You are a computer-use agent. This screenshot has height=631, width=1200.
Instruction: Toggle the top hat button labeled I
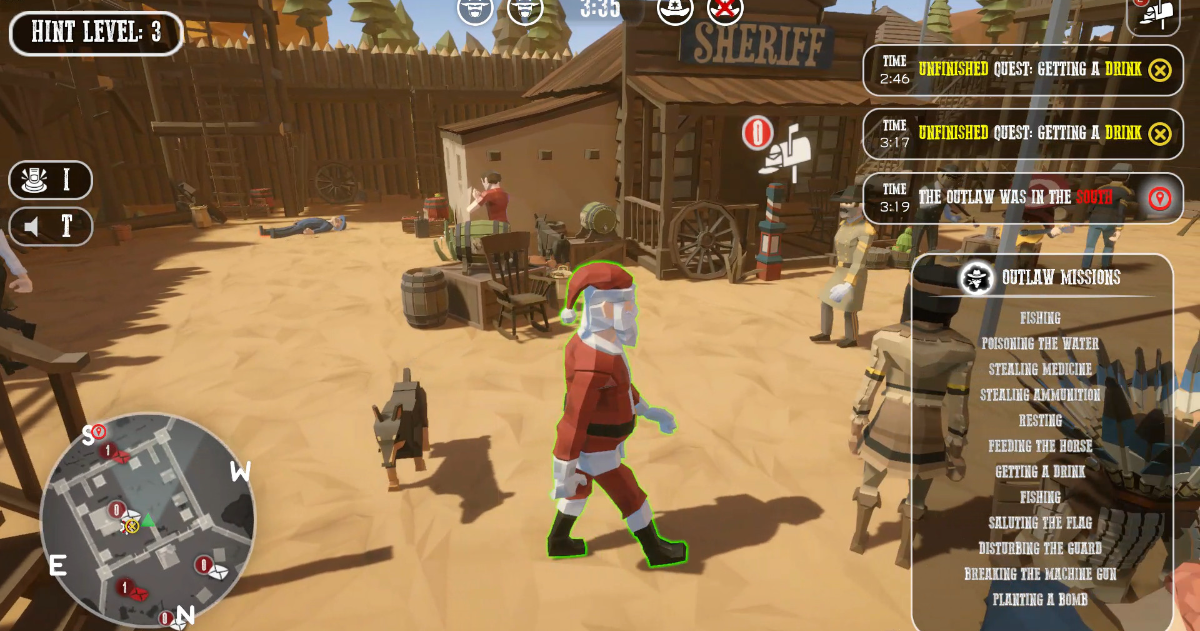coord(51,180)
